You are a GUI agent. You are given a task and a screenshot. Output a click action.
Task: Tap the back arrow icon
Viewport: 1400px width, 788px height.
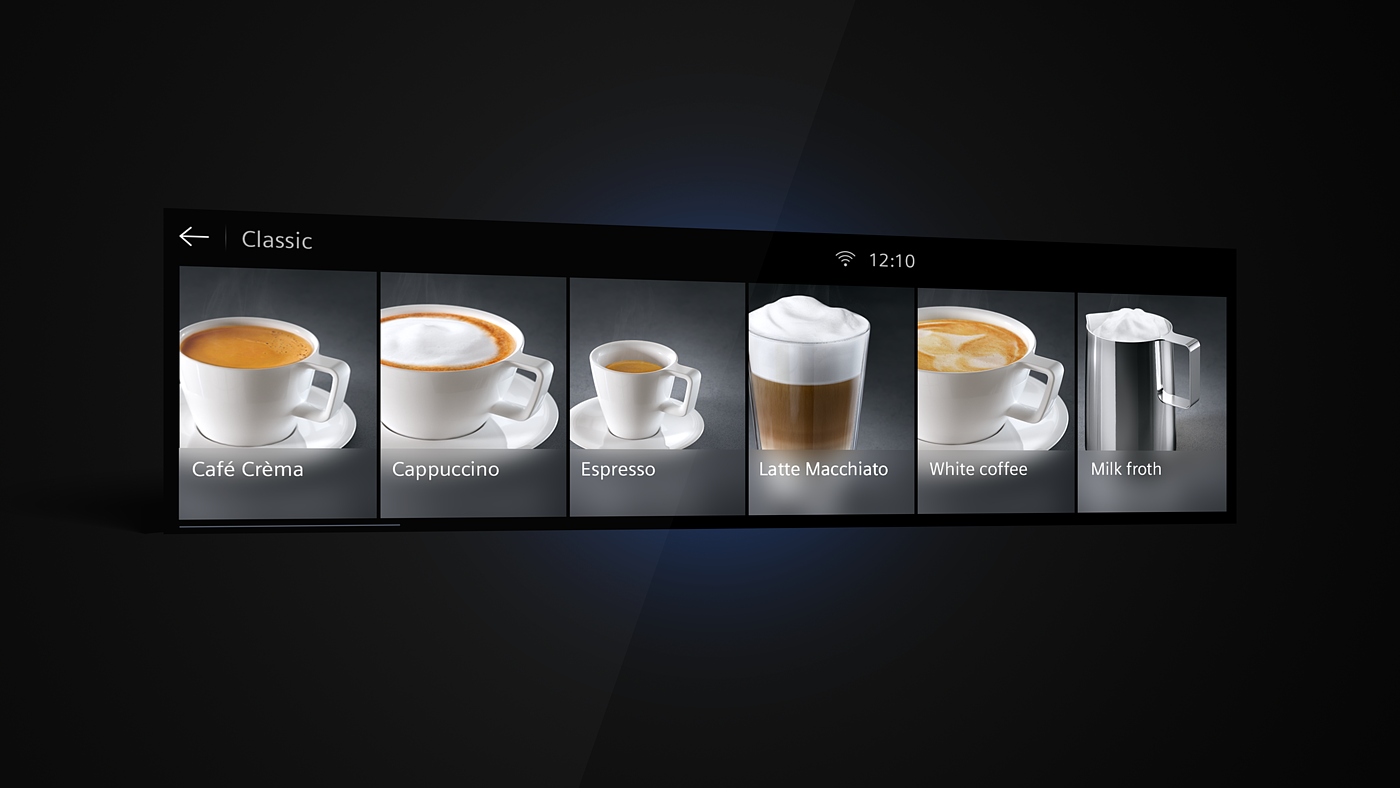(x=194, y=236)
